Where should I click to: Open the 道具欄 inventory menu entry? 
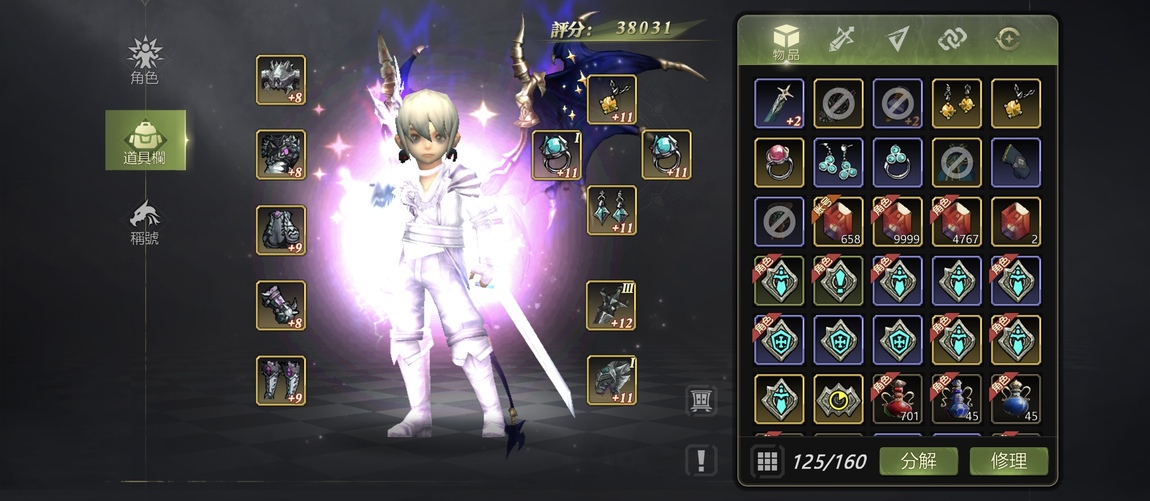145,141
